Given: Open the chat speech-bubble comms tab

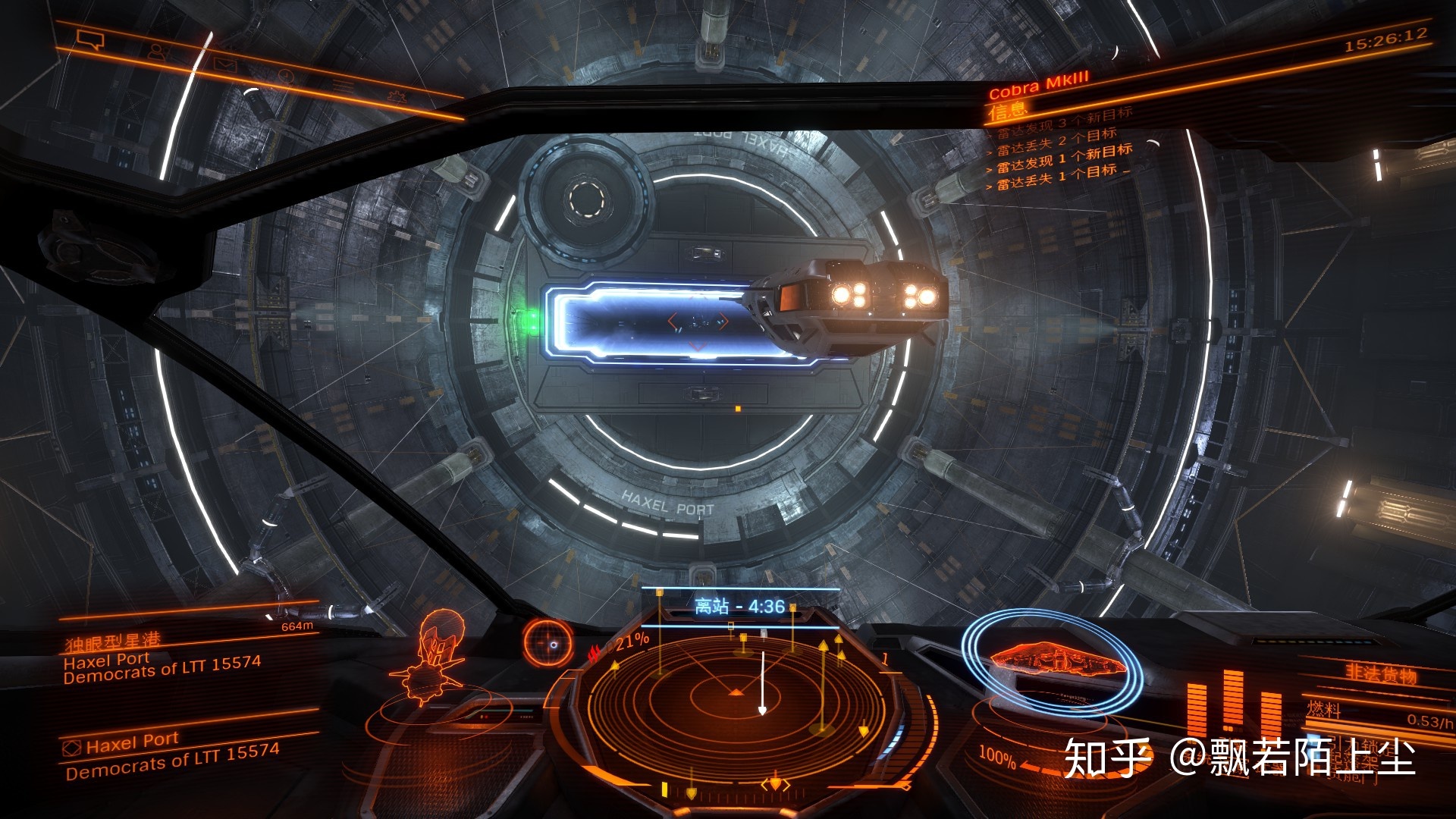Looking at the screenshot, I should (90, 39).
